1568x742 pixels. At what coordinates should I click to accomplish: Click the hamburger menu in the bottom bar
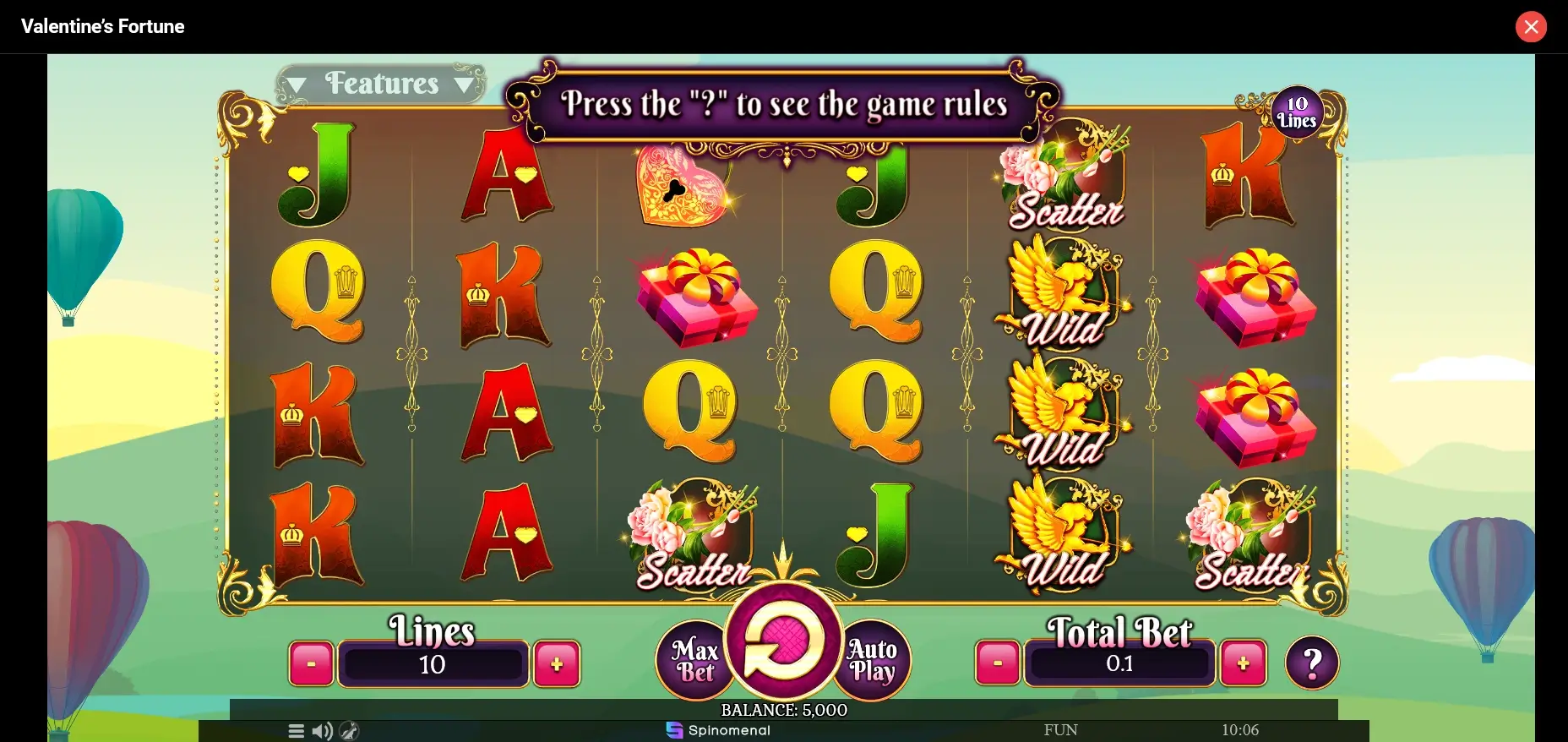[297, 729]
